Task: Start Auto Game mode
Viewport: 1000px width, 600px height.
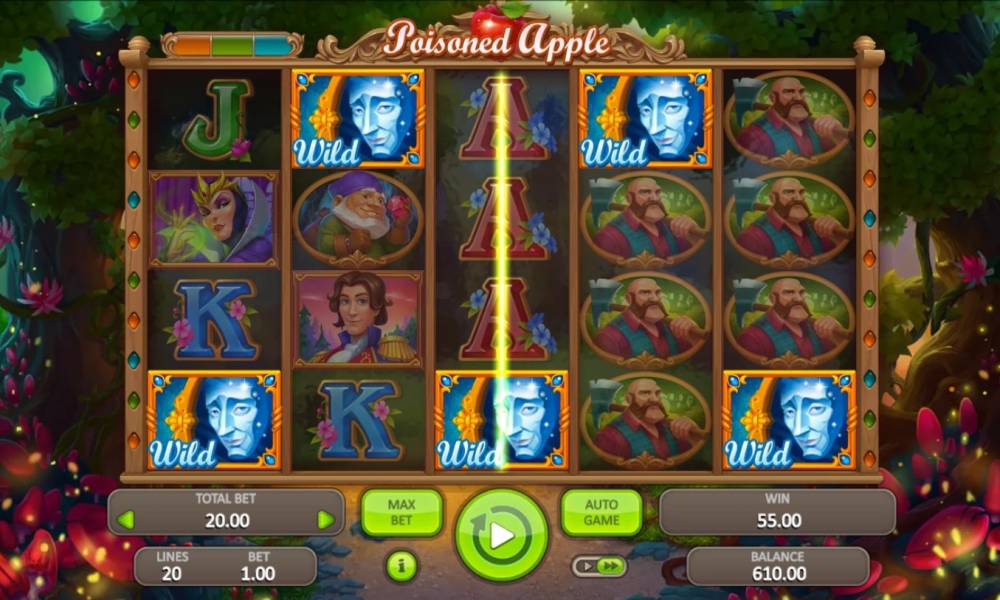Action: coord(601,512)
